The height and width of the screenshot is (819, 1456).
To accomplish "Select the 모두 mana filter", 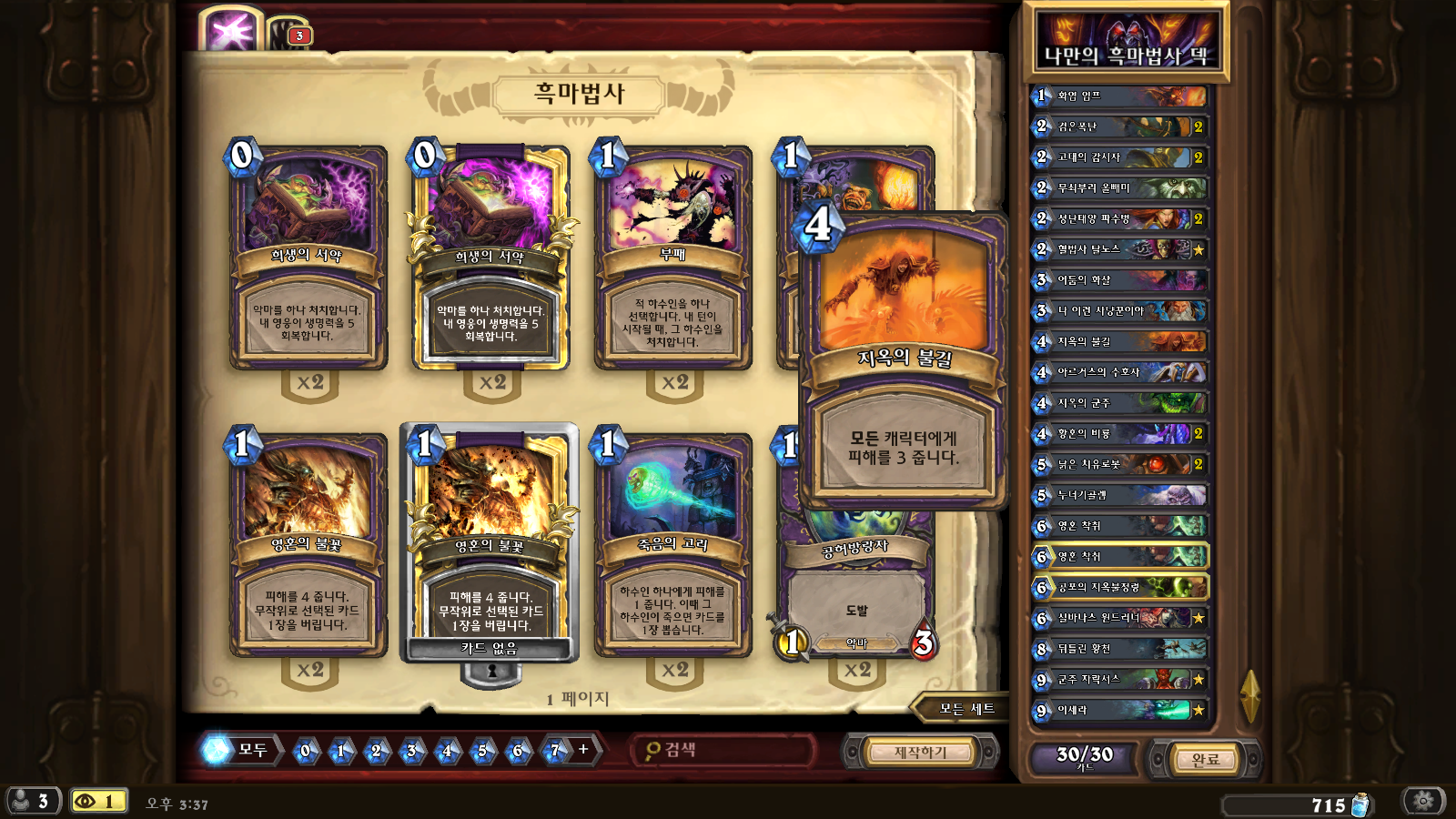I will (240, 750).
